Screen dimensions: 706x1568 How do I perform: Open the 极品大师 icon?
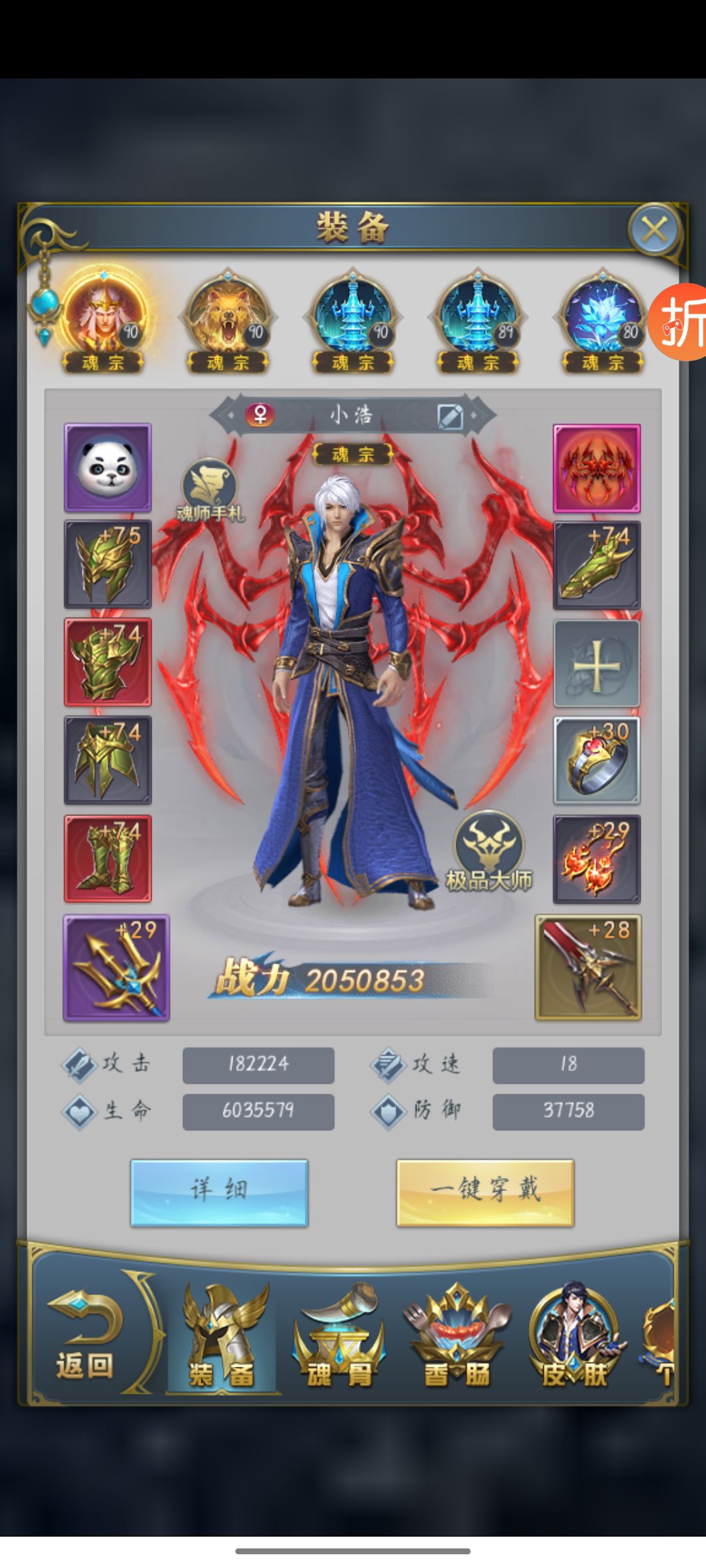(489, 851)
